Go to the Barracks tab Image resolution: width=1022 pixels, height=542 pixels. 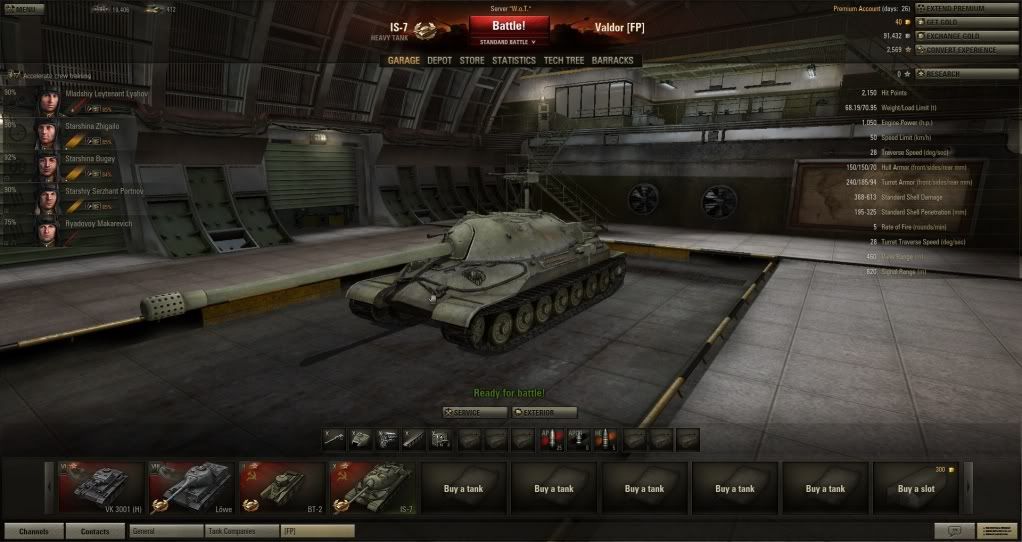(x=612, y=60)
